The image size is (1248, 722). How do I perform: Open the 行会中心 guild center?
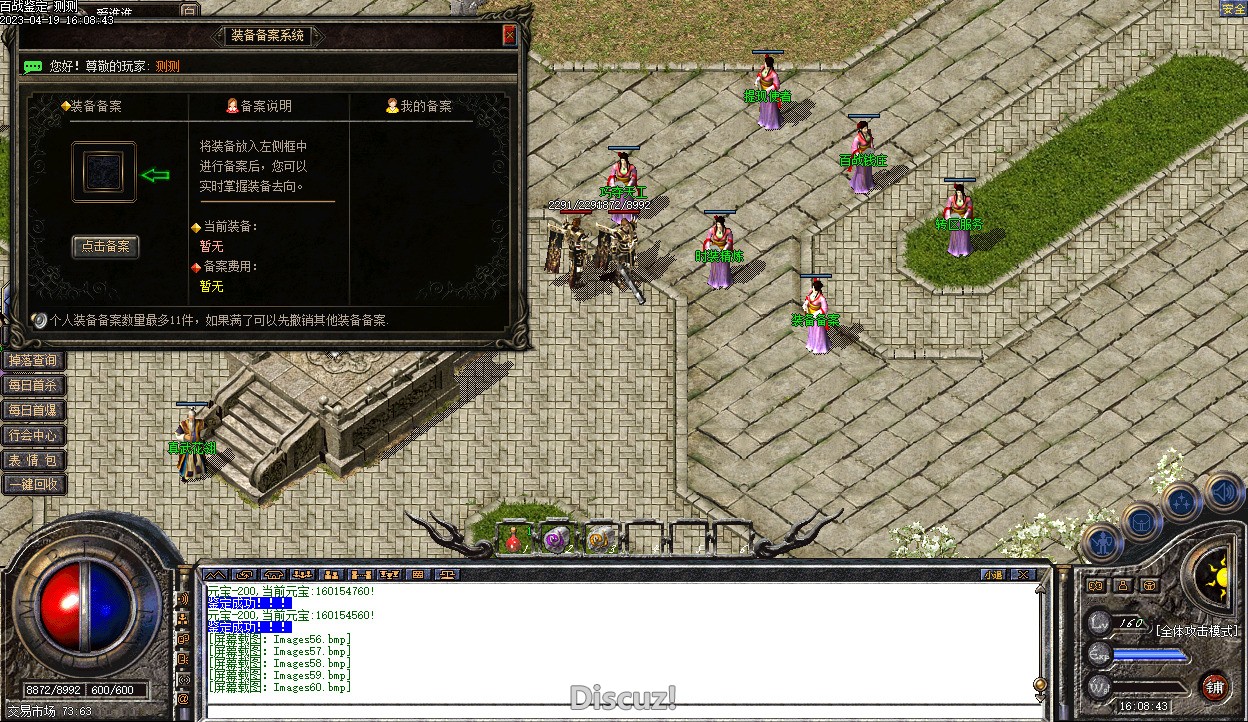(x=33, y=435)
